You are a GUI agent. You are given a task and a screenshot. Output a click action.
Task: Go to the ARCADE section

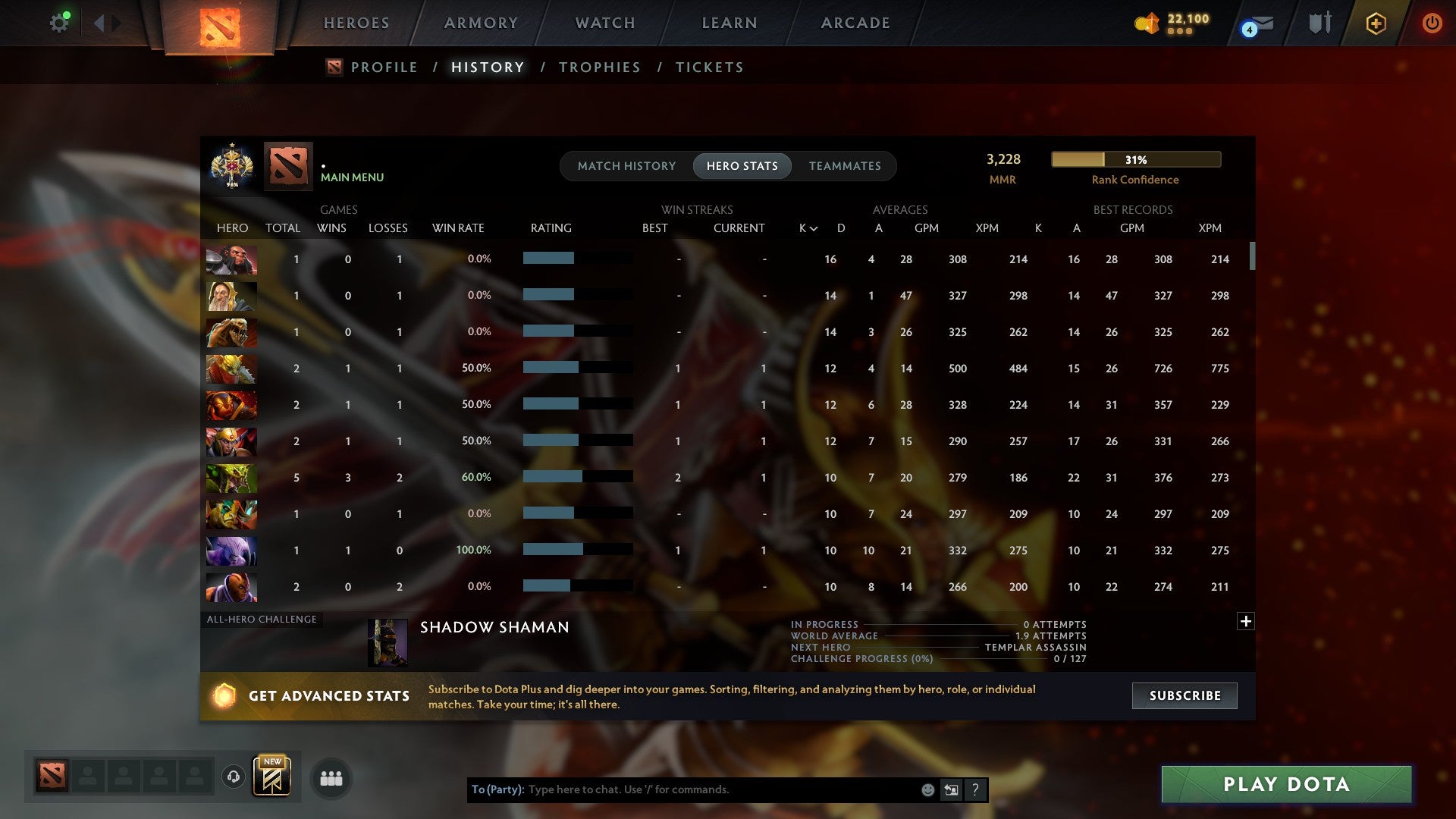pos(855,23)
